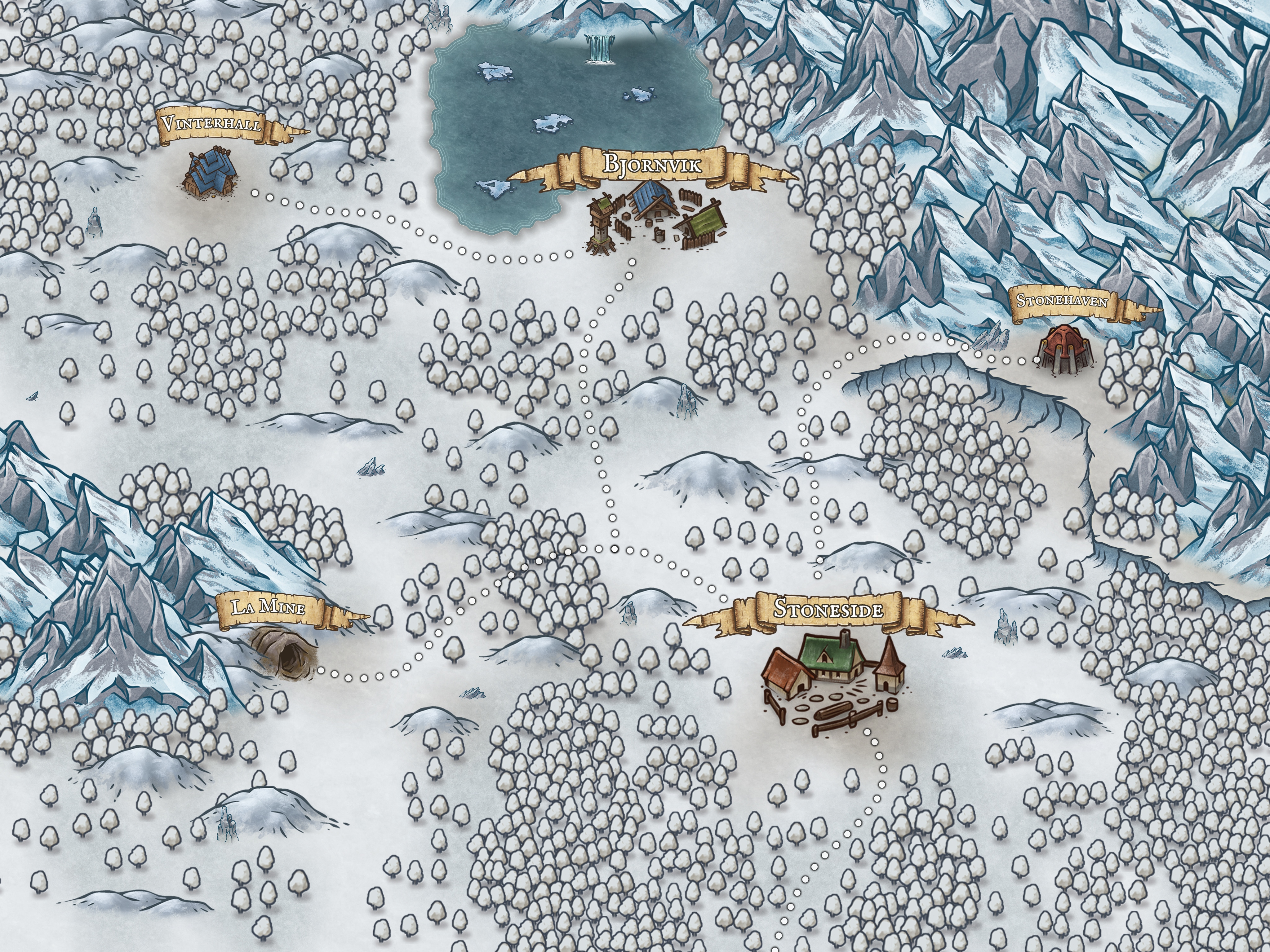Image resolution: width=1270 pixels, height=952 pixels.
Task: Select the Vinterhall location banner
Action: tap(213, 125)
